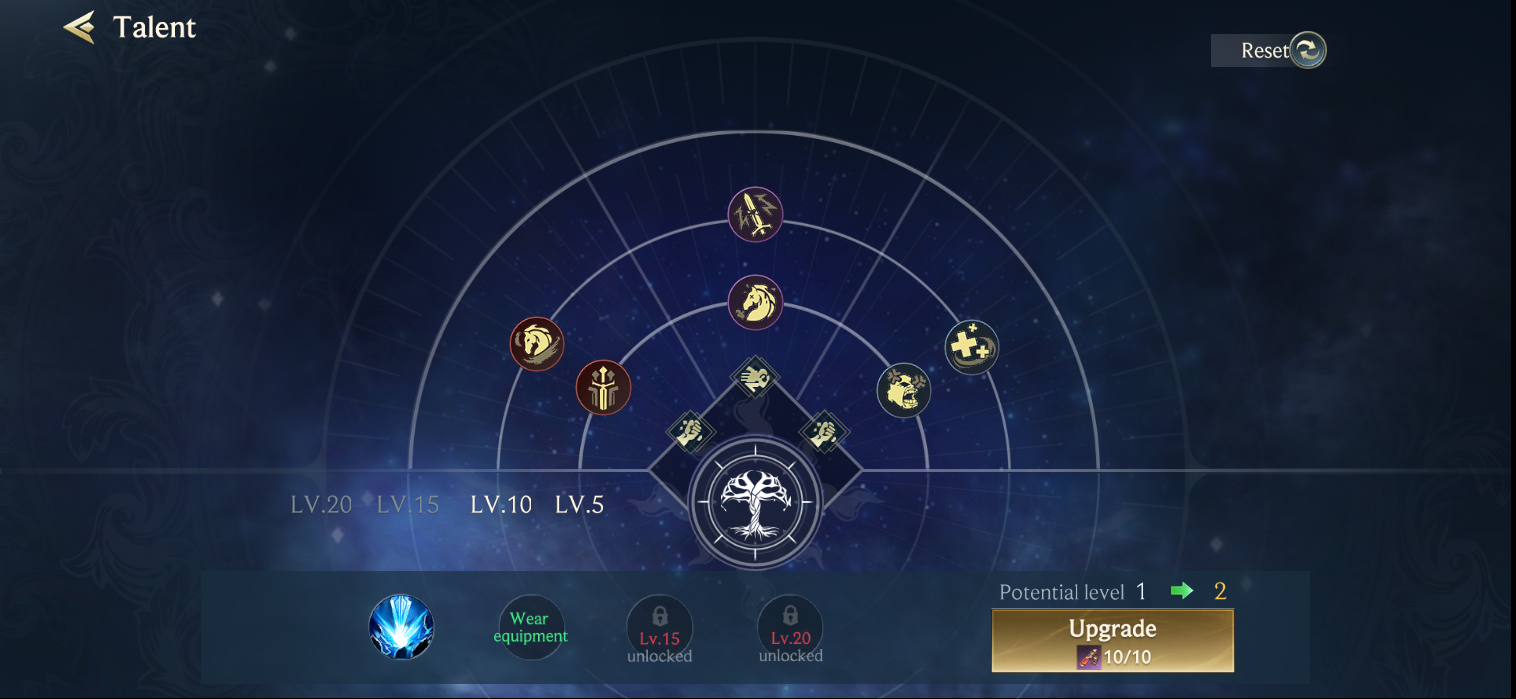Select the hand and heart diamond node
Screen dimensions: 1516x699
[x=755, y=378]
